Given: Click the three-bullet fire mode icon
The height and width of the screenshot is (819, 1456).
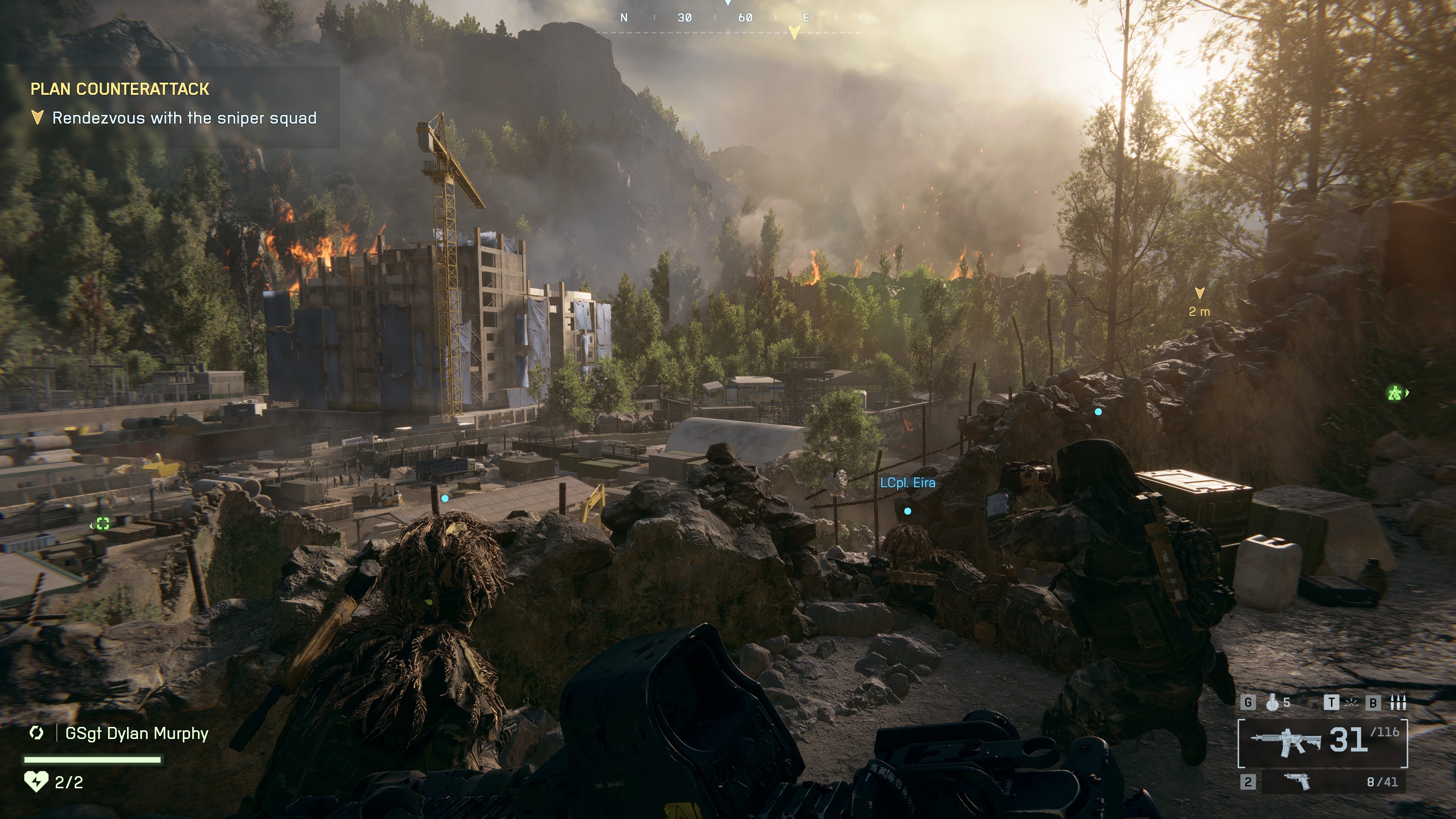Looking at the screenshot, I should coord(1398,703).
